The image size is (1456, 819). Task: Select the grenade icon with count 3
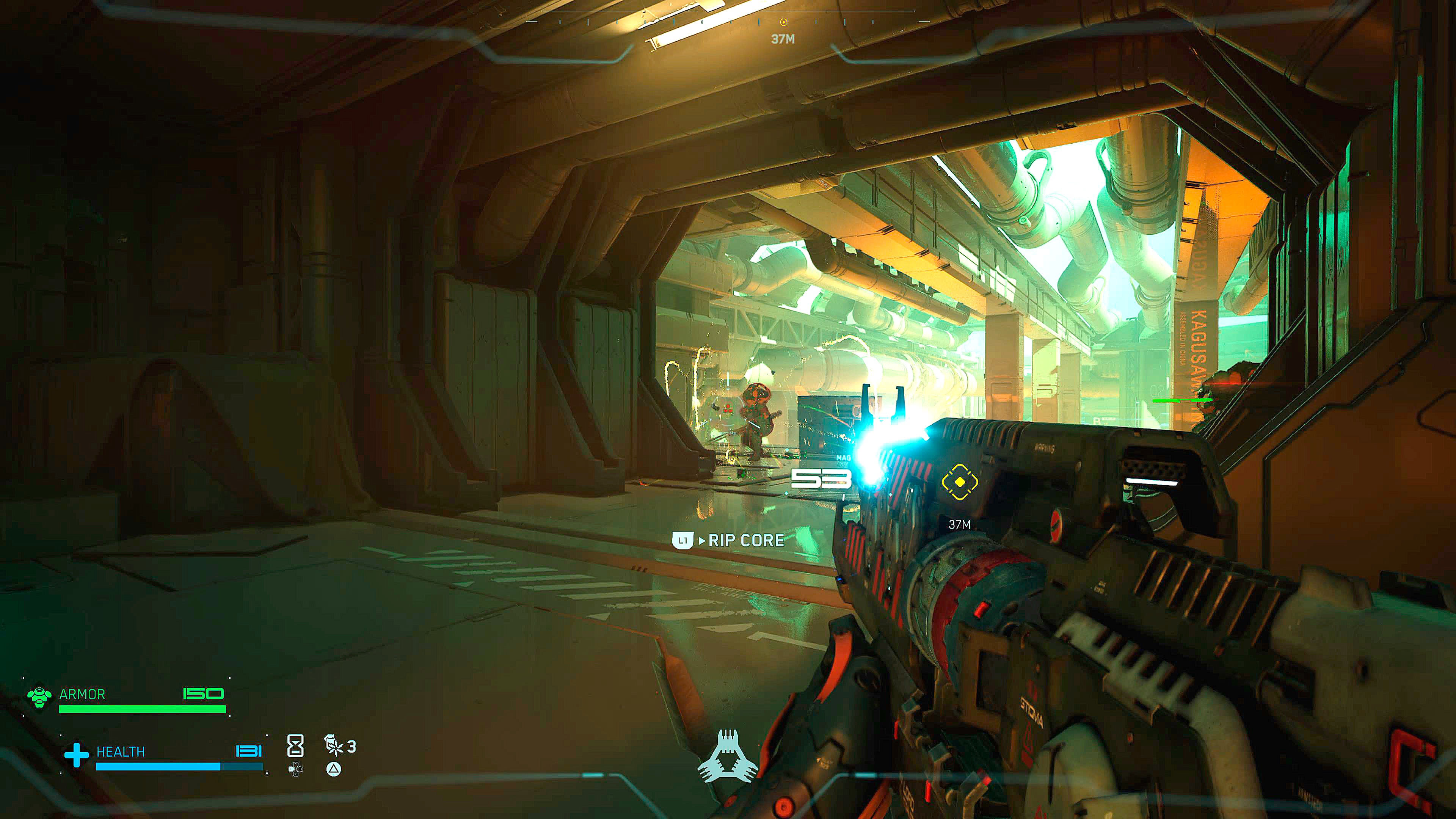coord(334,745)
